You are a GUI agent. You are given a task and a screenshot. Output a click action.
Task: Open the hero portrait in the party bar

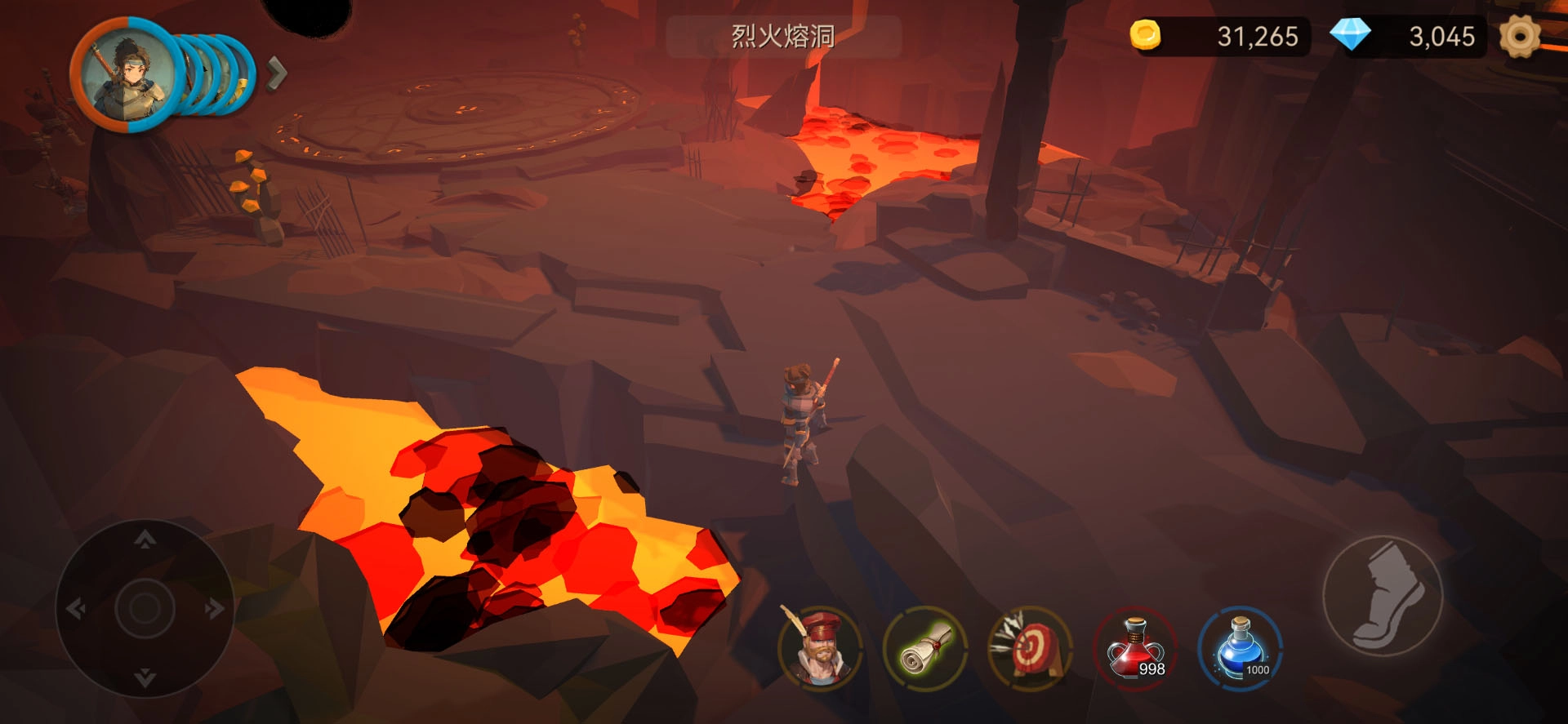[x=126, y=75]
